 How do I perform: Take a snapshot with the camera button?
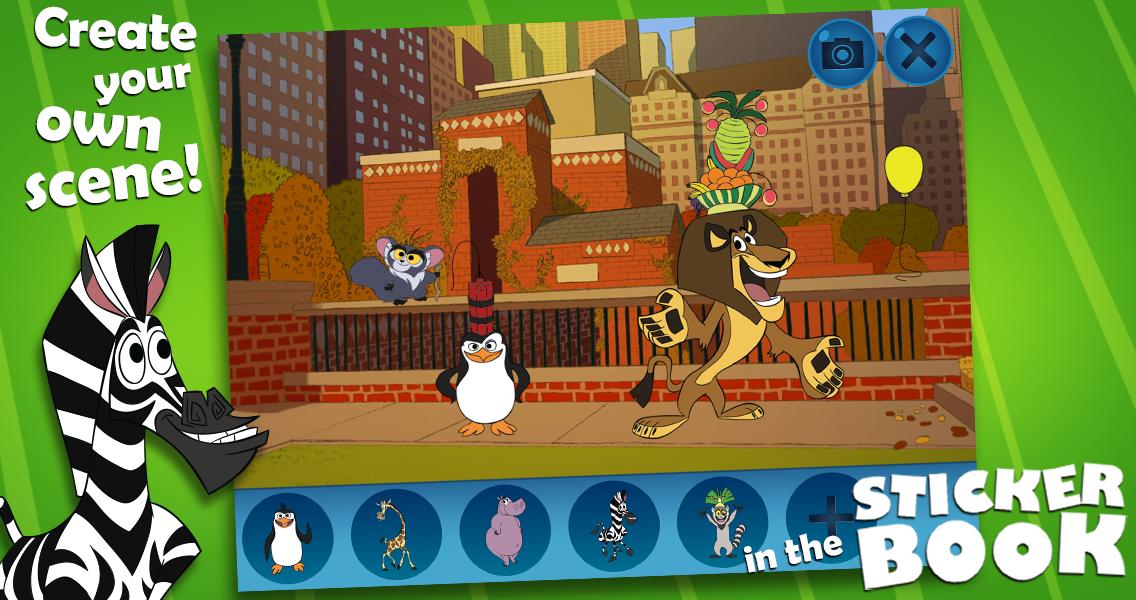pos(842,53)
